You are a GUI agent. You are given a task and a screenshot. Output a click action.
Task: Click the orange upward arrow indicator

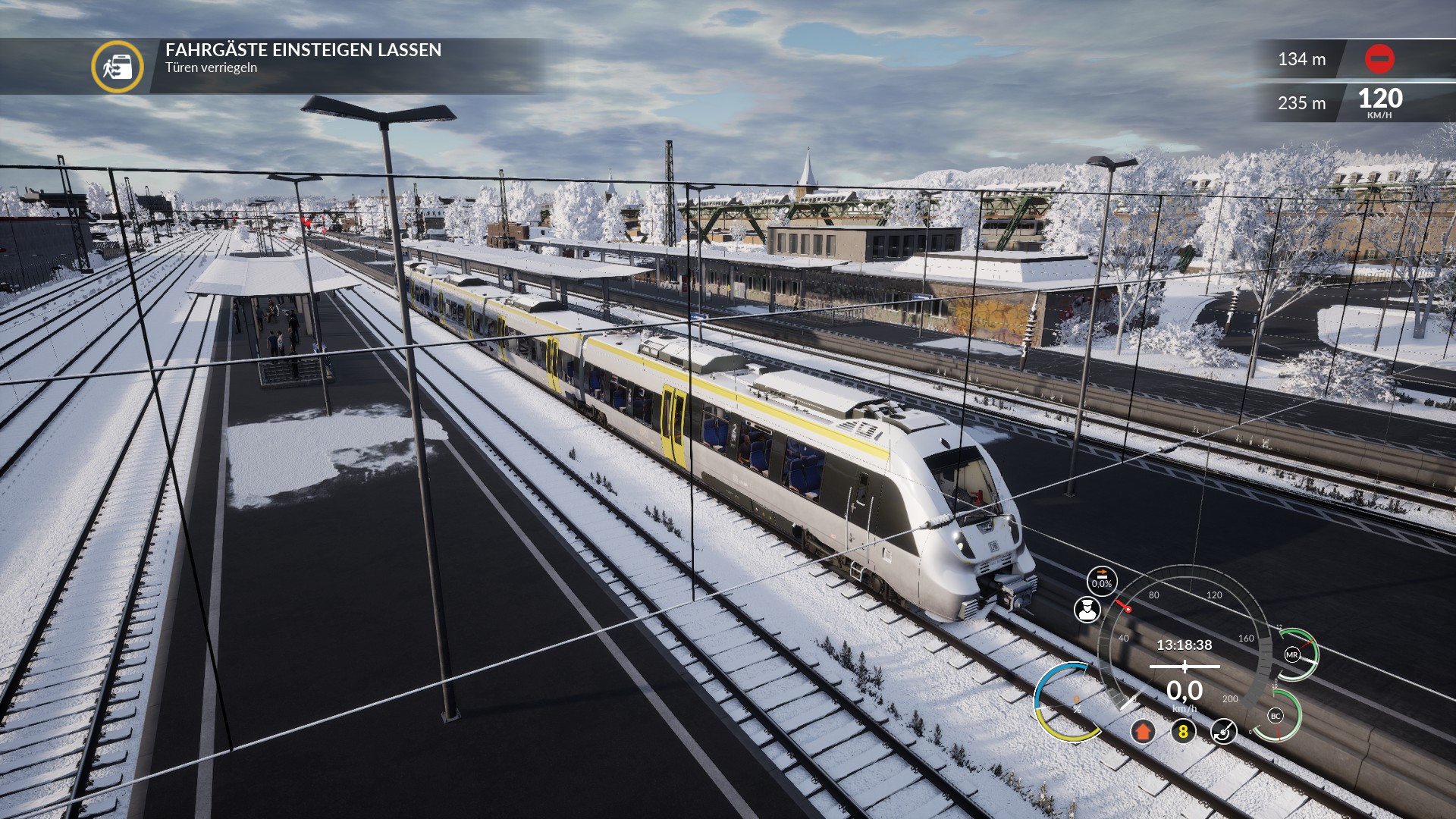click(x=1143, y=732)
